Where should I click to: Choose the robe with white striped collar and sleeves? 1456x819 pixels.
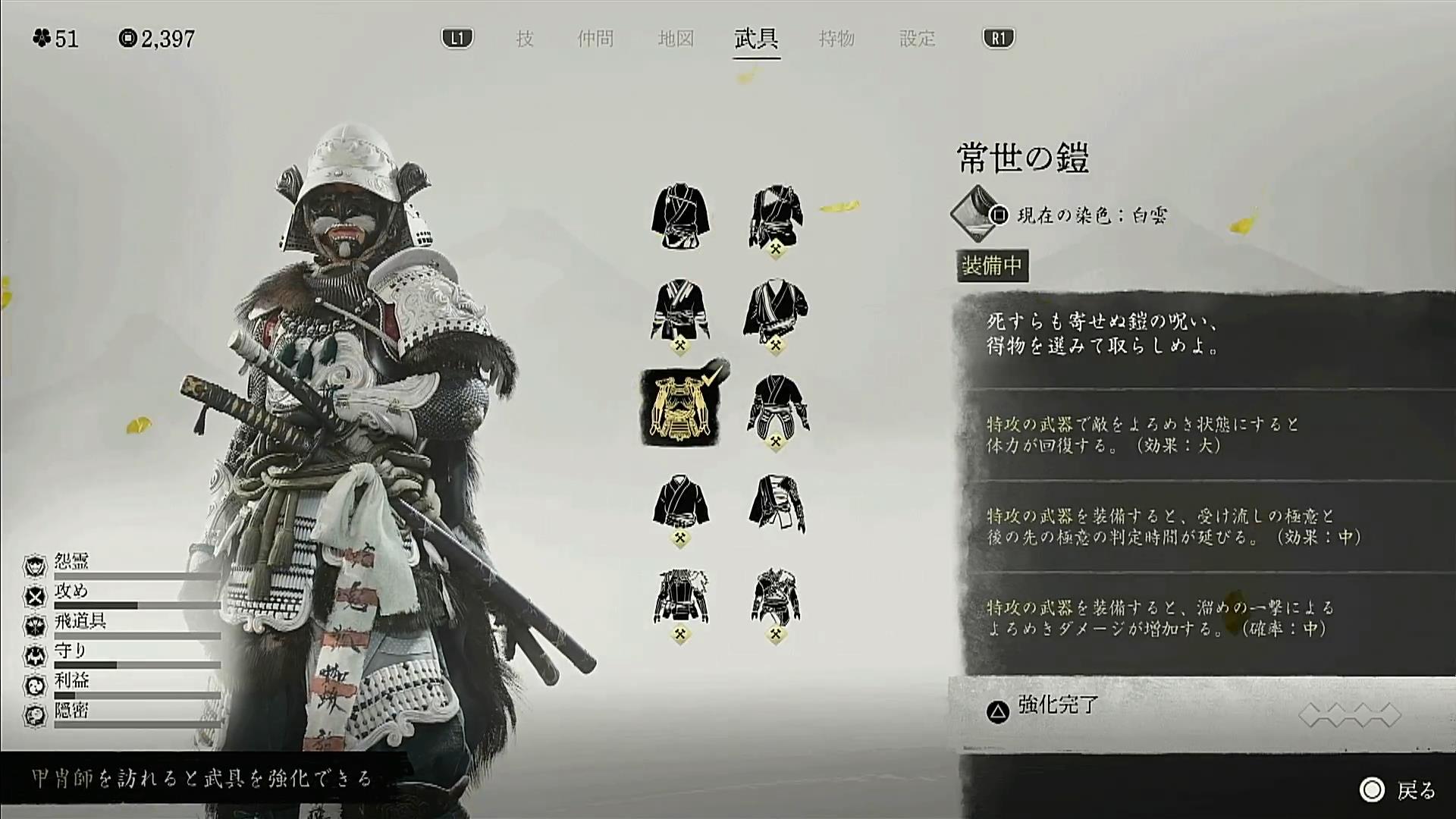coord(680,312)
